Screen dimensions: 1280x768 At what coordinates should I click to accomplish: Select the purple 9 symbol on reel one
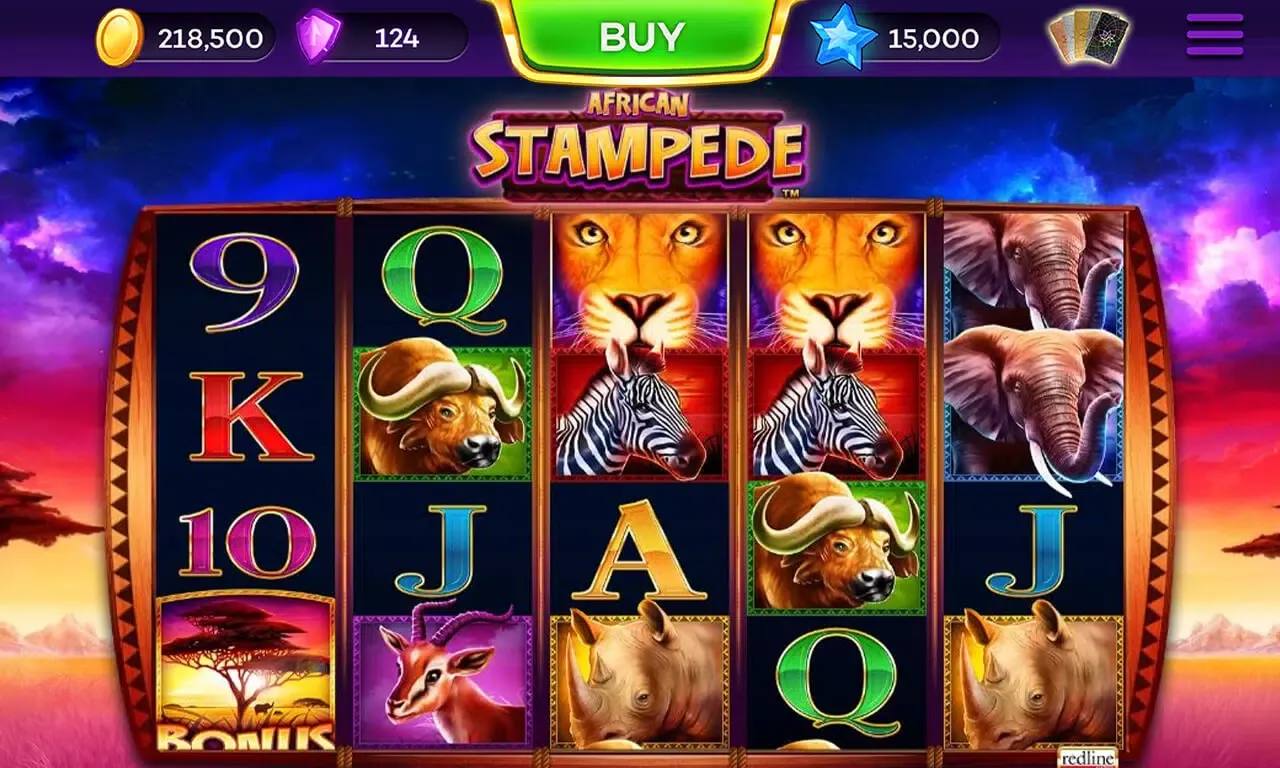pos(245,280)
